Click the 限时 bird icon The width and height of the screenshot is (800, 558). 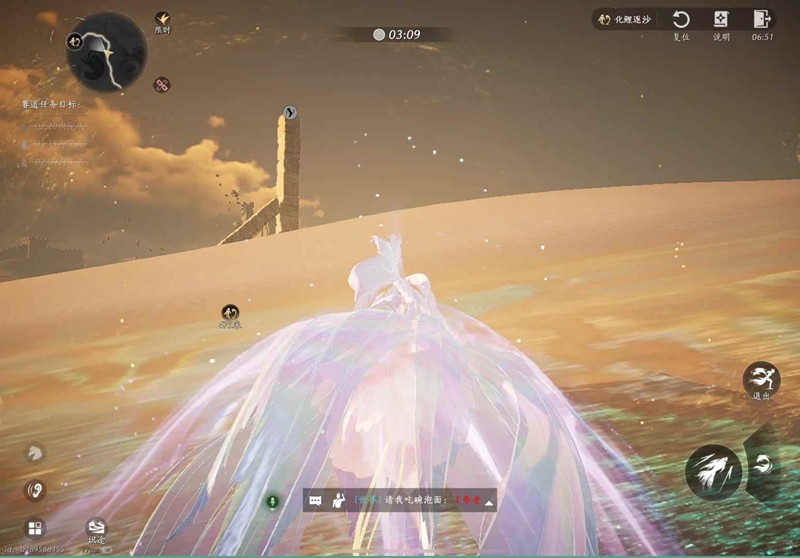click(162, 19)
